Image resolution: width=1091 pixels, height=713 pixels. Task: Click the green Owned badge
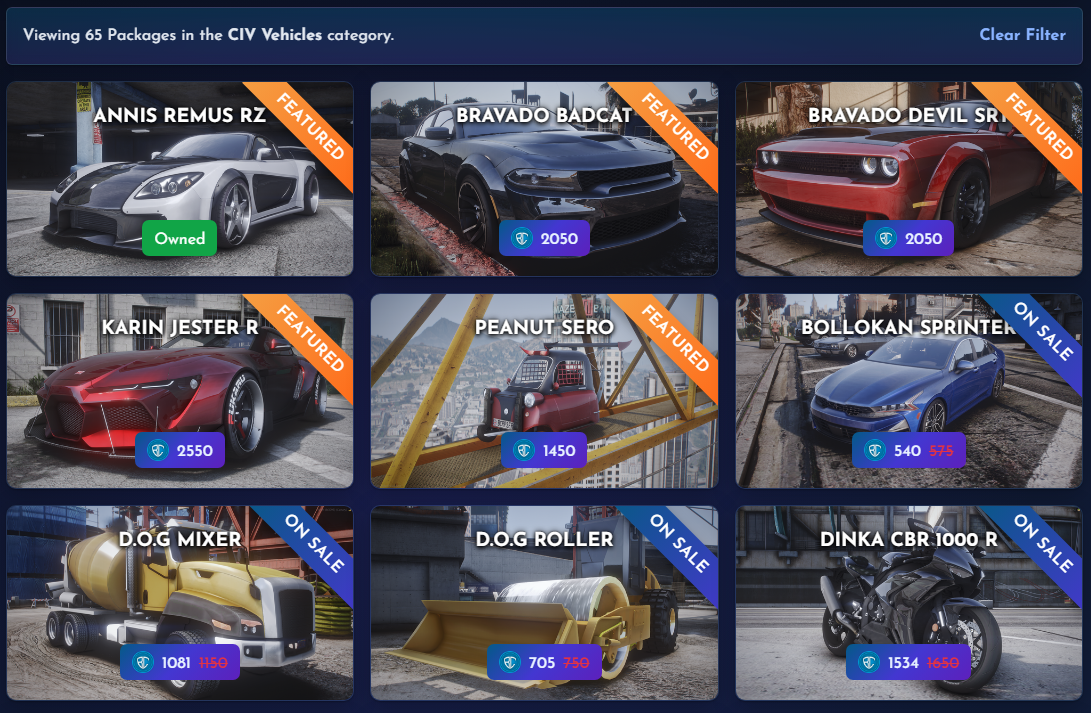point(179,238)
